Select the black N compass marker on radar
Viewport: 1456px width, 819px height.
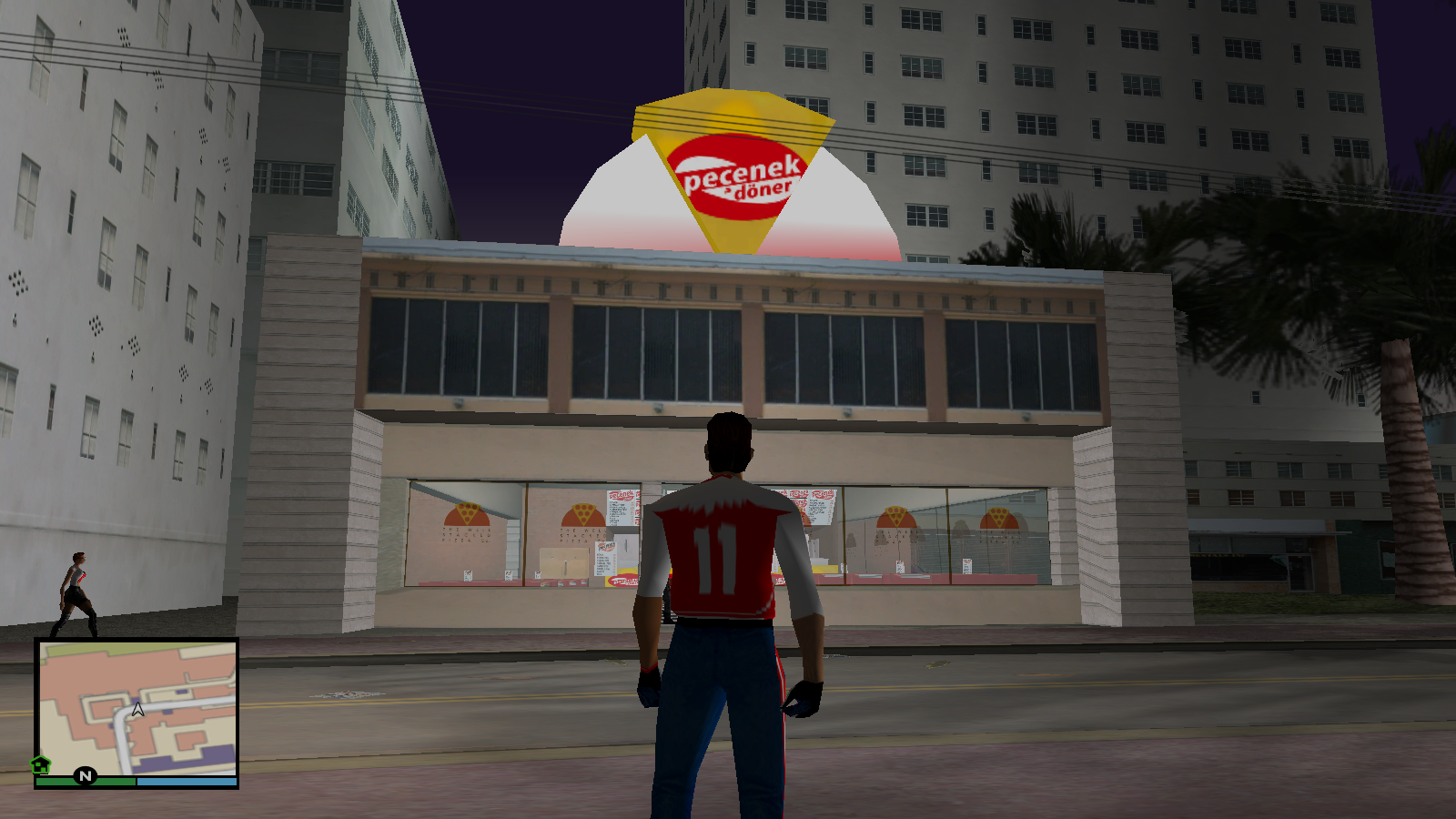click(86, 774)
